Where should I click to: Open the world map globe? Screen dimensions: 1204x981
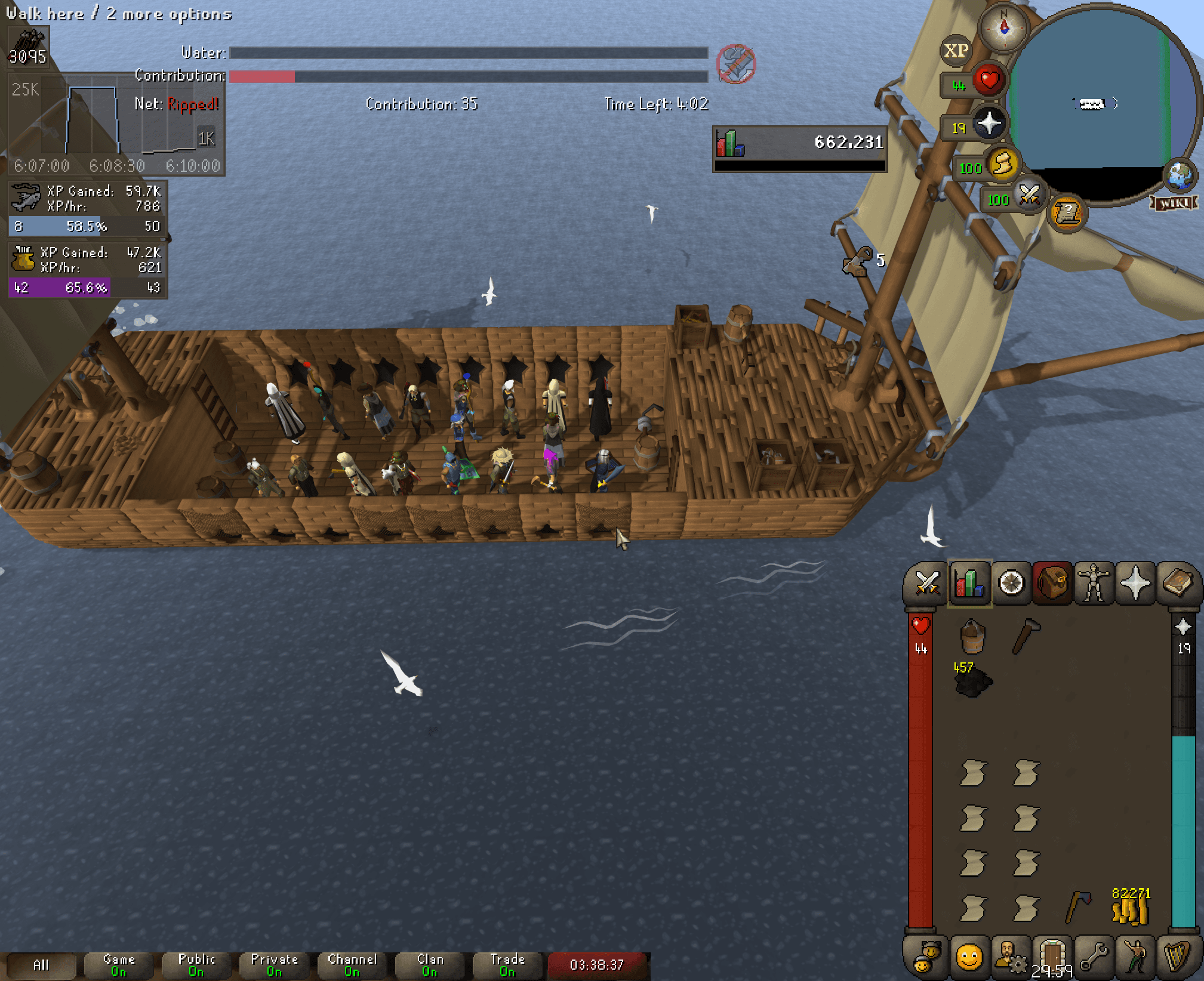1180,175
